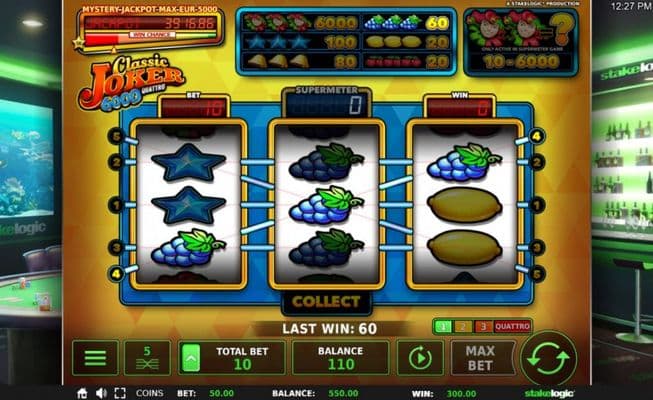Screen dimensions: 653x400
Task: Go to the home screen icon
Action: tap(82, 393)
